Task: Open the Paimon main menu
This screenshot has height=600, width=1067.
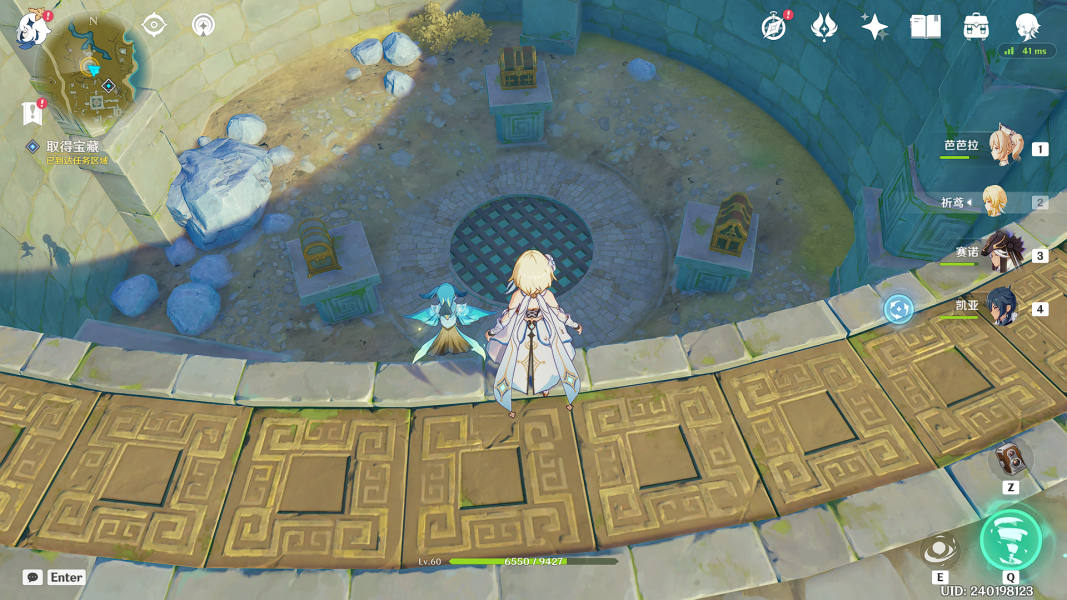Action: (34, 30)
